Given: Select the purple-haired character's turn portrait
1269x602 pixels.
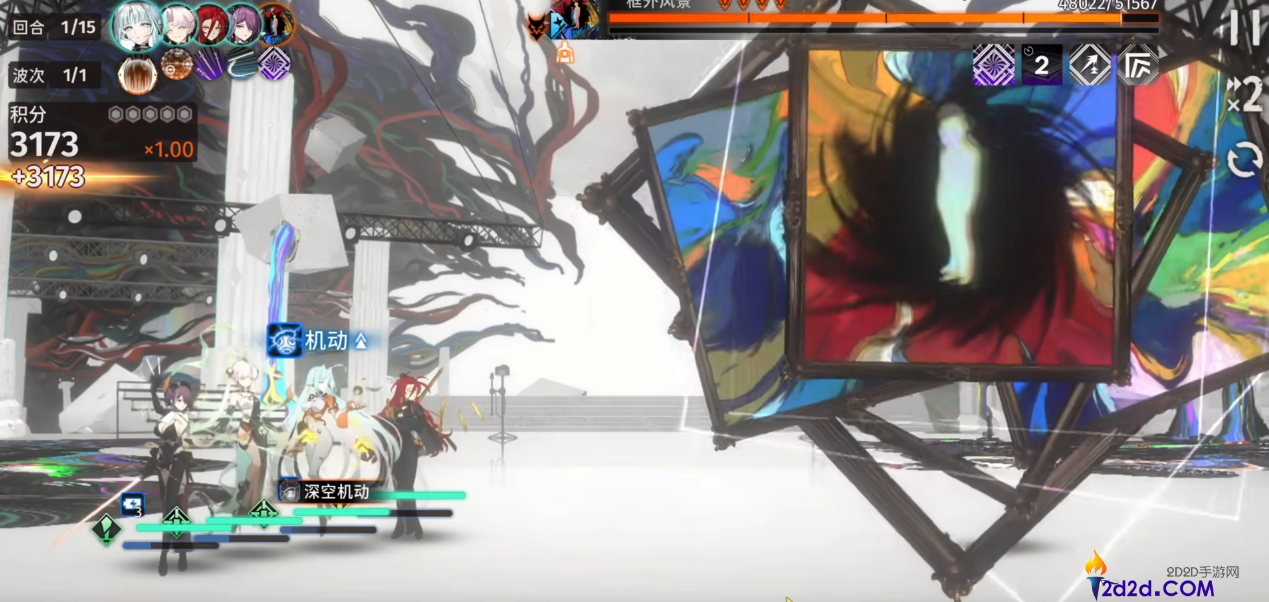Looking at the screenshot, I should 244,25.
